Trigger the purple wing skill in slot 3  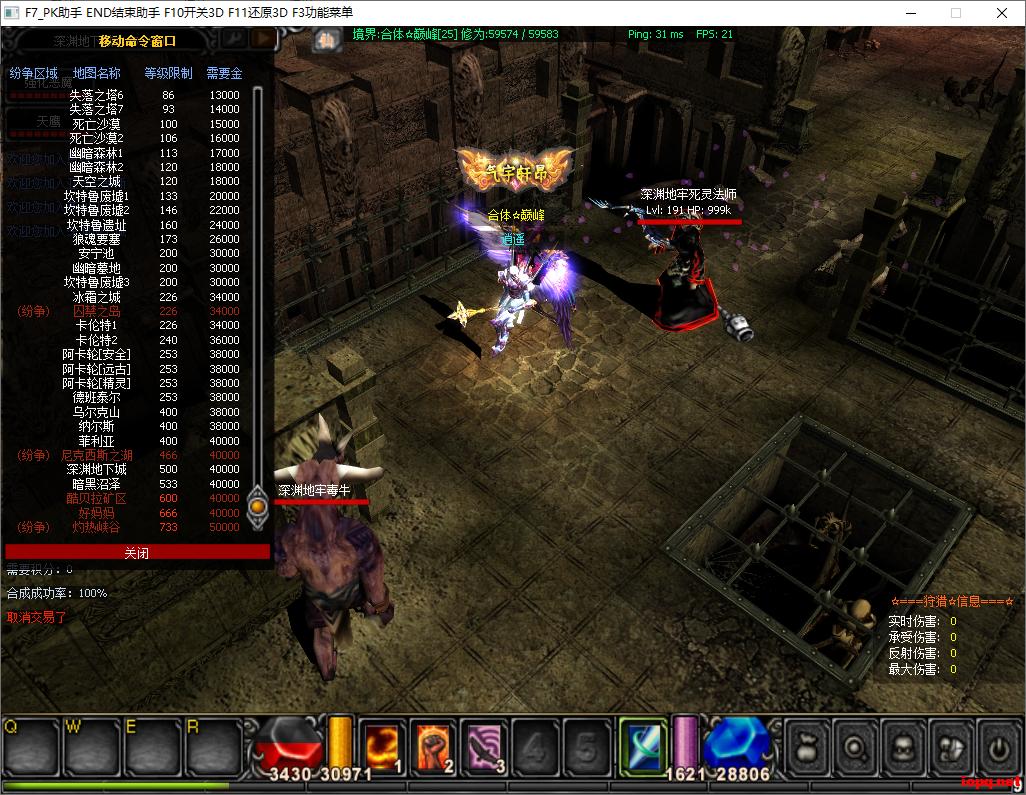pyautogui.click(x=484, y=745)
